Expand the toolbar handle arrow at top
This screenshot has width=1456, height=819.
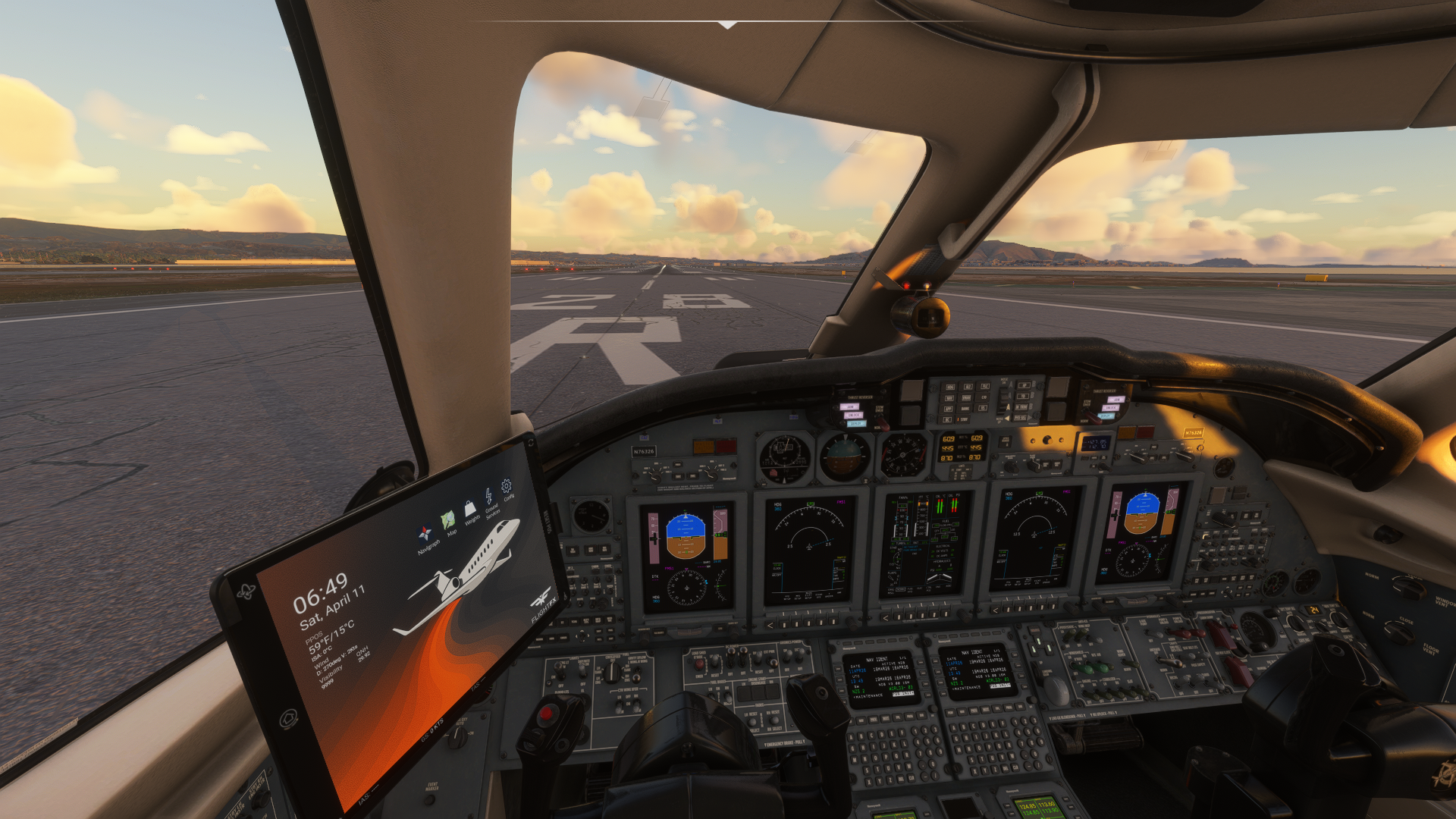coord(728,25)
